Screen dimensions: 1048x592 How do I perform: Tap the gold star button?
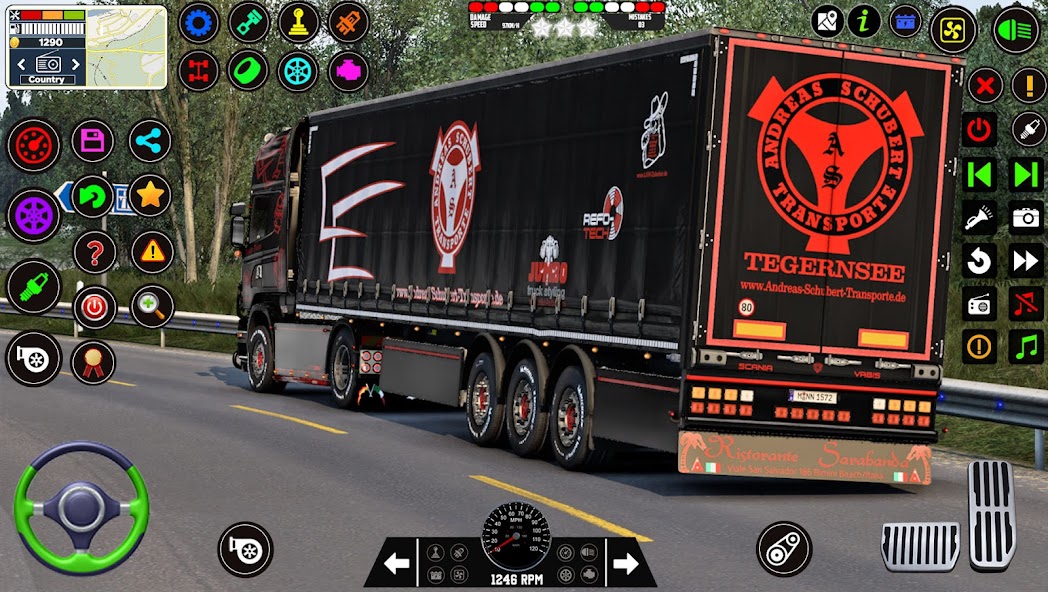point(150,195)
